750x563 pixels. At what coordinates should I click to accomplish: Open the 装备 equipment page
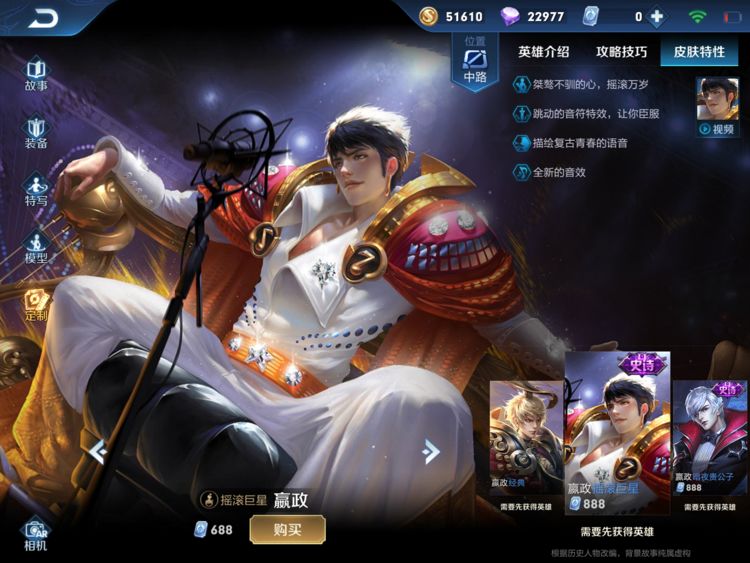pos(36,132)
